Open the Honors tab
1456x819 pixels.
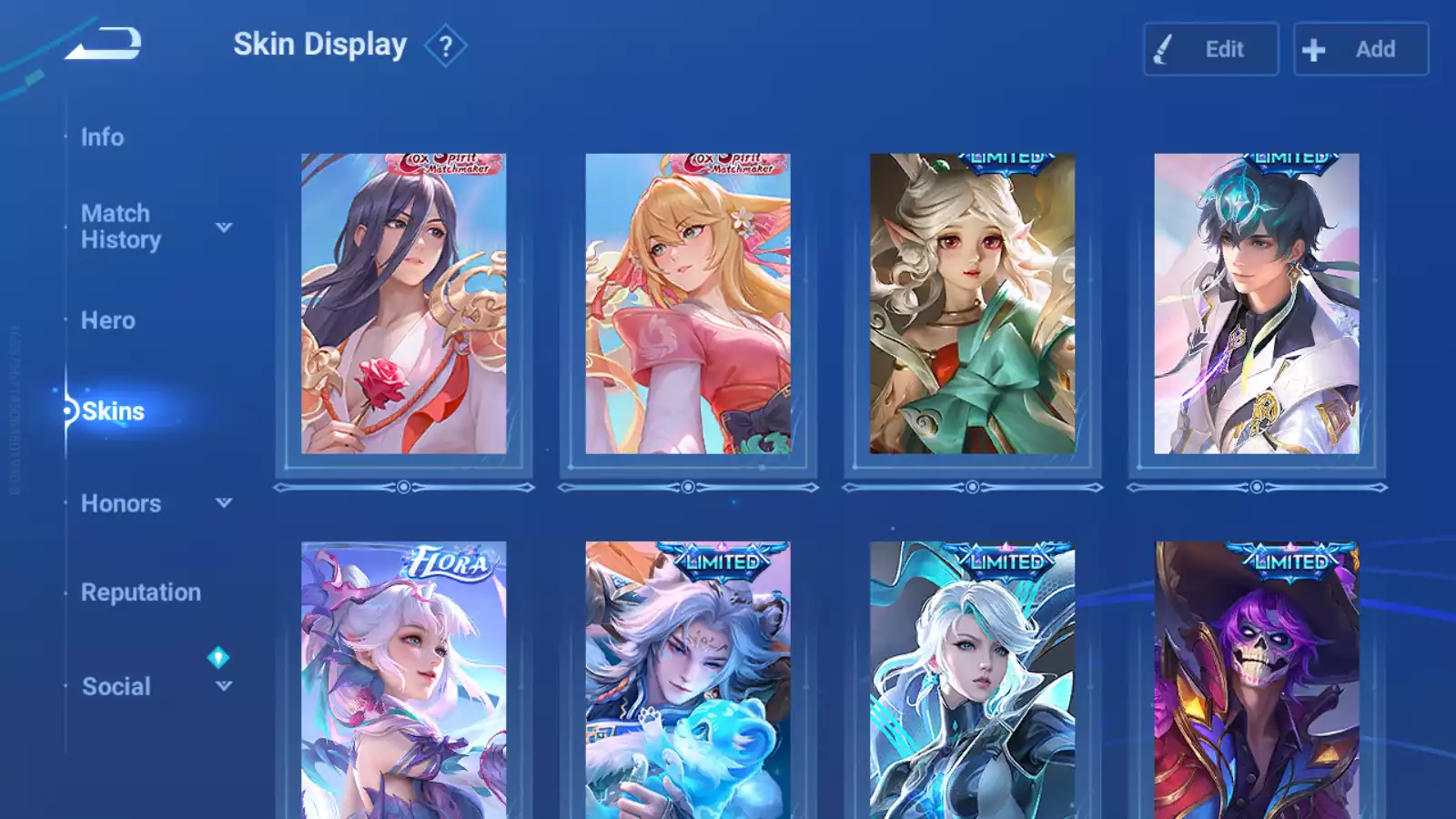coord(121,503)
